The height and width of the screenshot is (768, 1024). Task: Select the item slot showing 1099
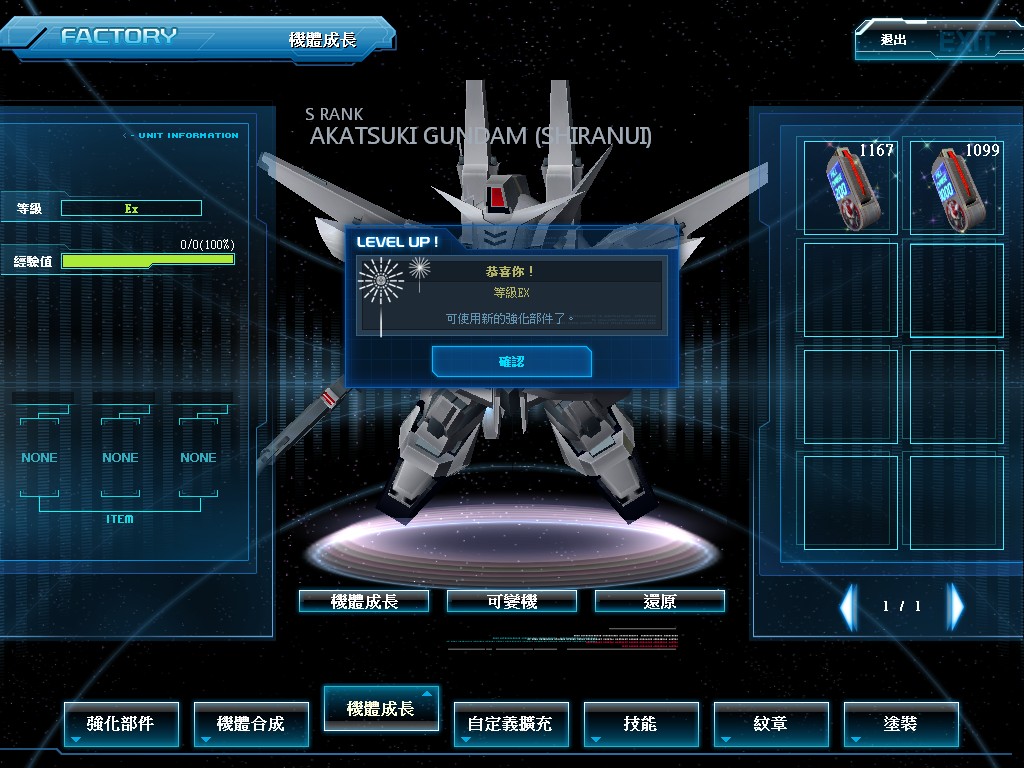[x=956, y=186]
